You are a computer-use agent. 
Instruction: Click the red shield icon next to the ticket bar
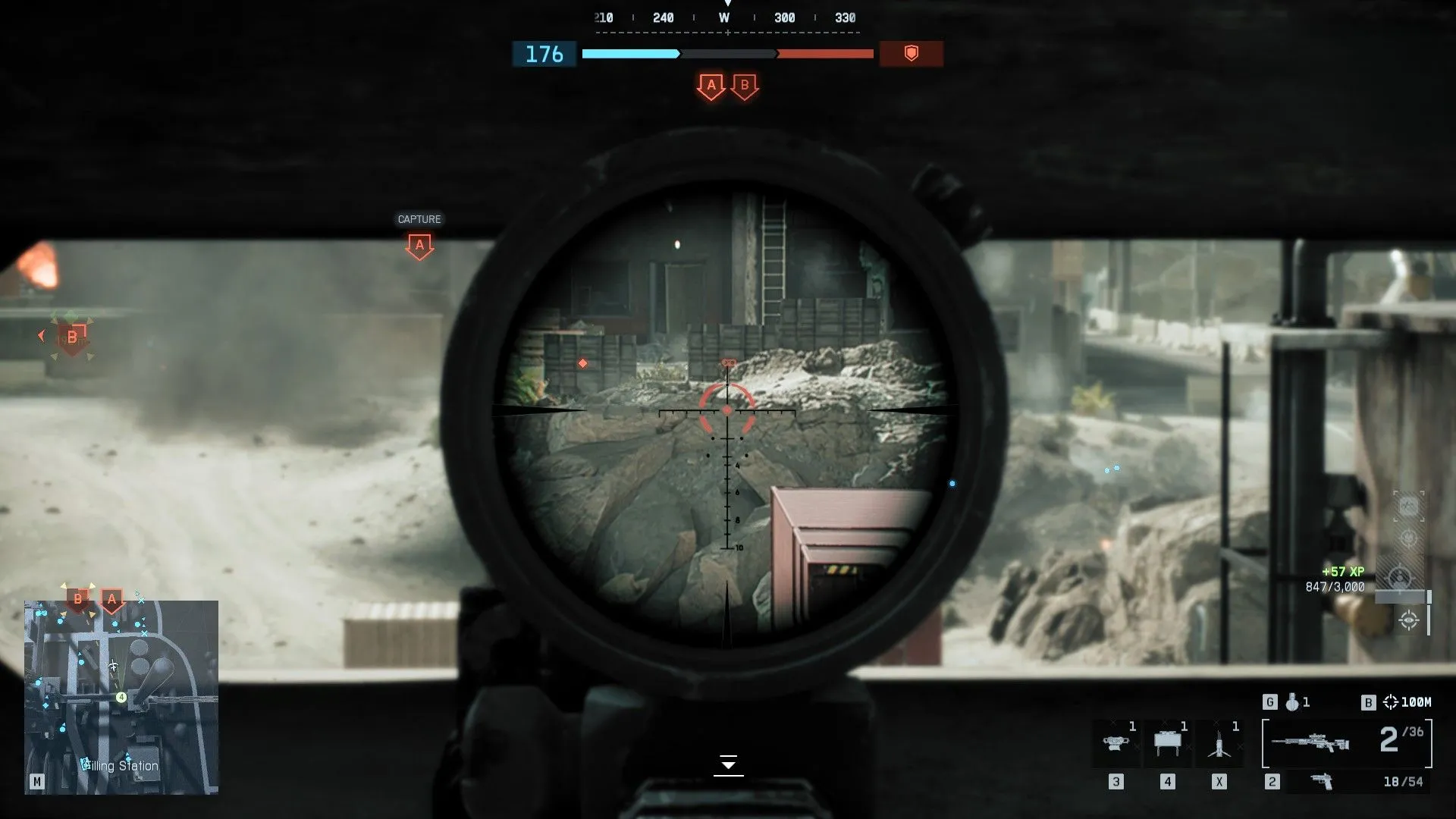coord(912,54)
